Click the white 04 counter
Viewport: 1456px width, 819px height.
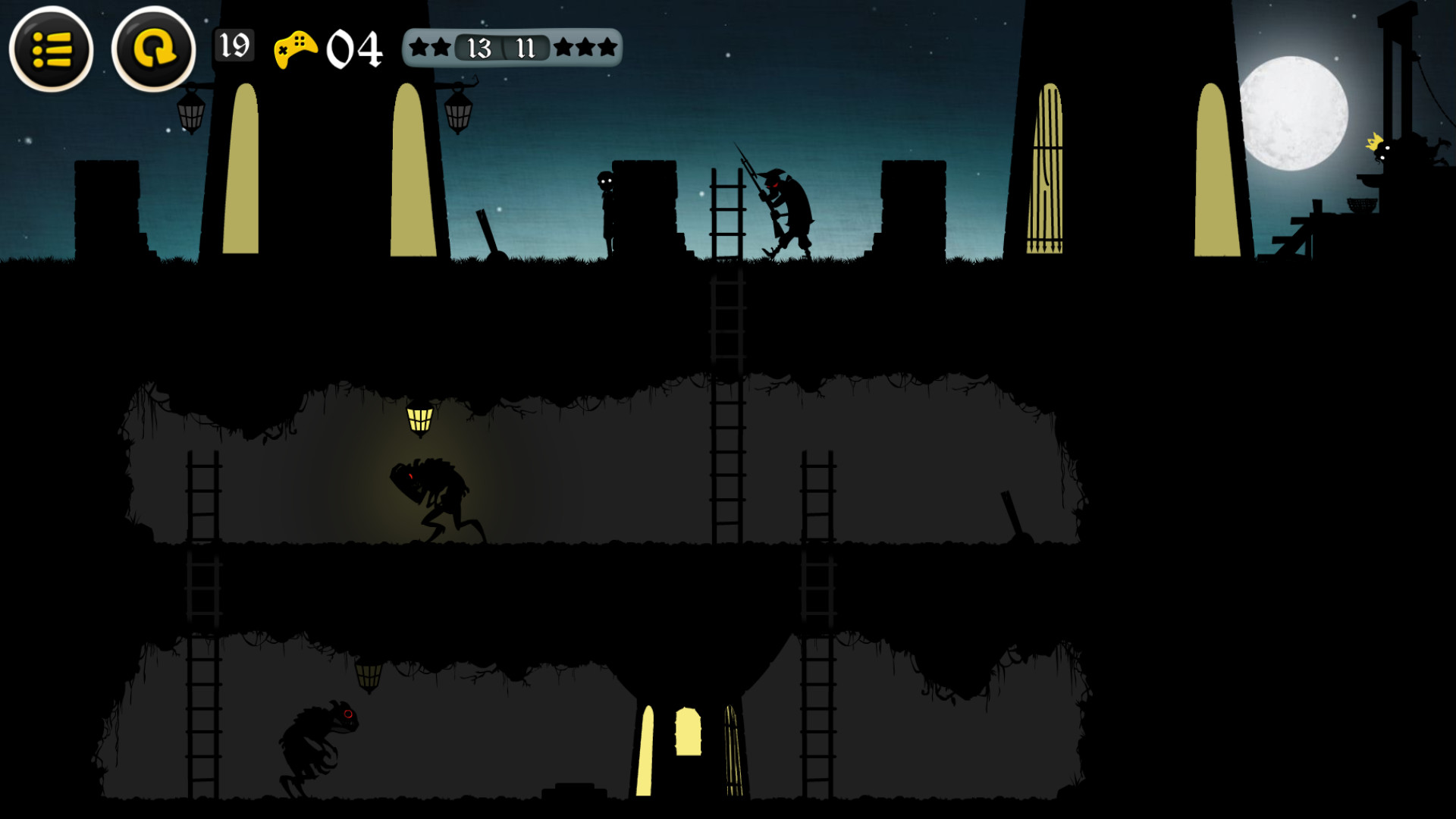pyautogui.click(x=355, y=50)
